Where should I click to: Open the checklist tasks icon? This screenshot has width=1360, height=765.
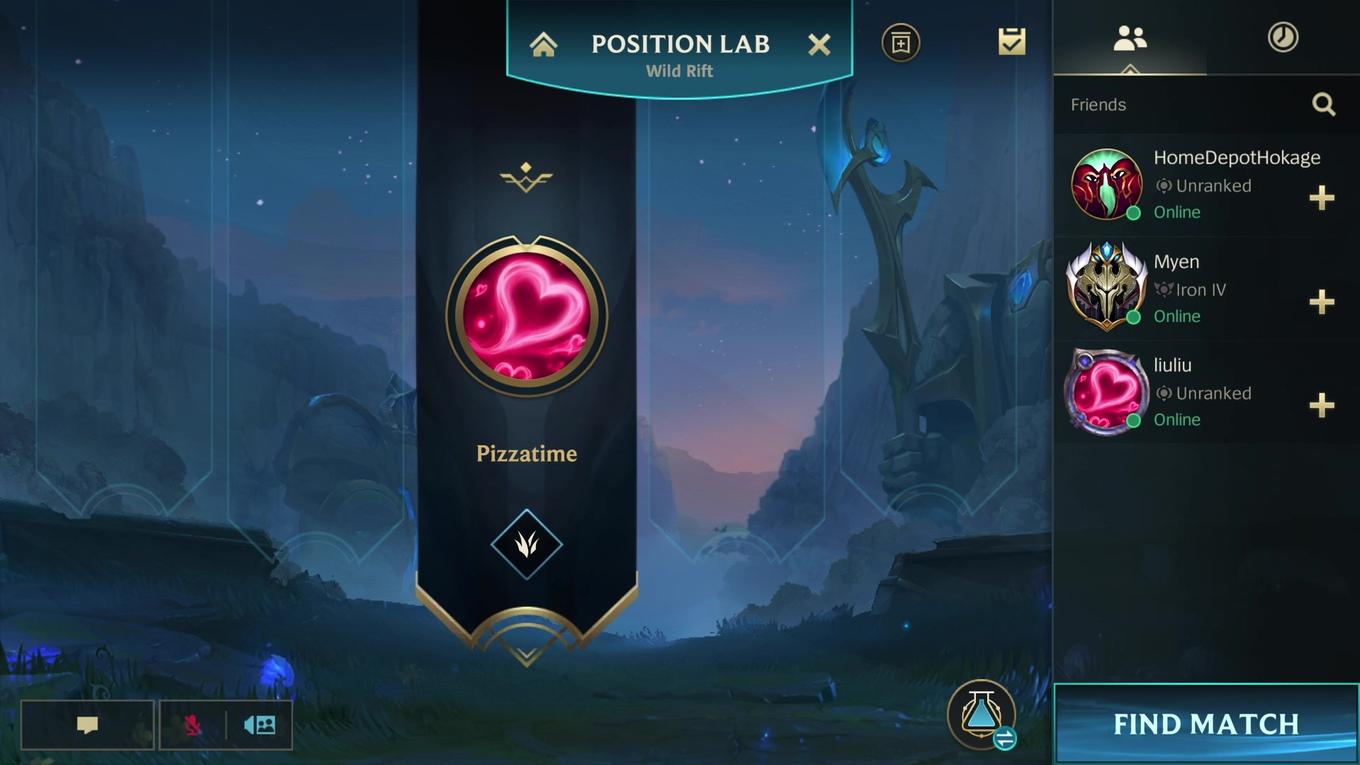tap(1011, 41)
